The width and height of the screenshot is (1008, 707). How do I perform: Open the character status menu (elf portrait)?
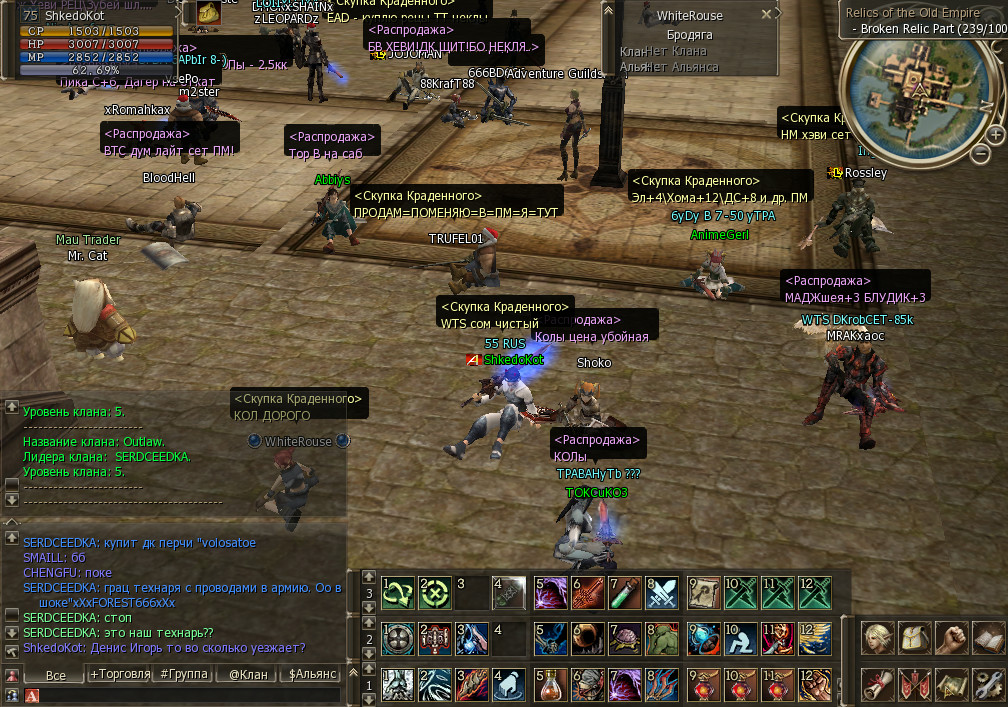pos(877,638)
